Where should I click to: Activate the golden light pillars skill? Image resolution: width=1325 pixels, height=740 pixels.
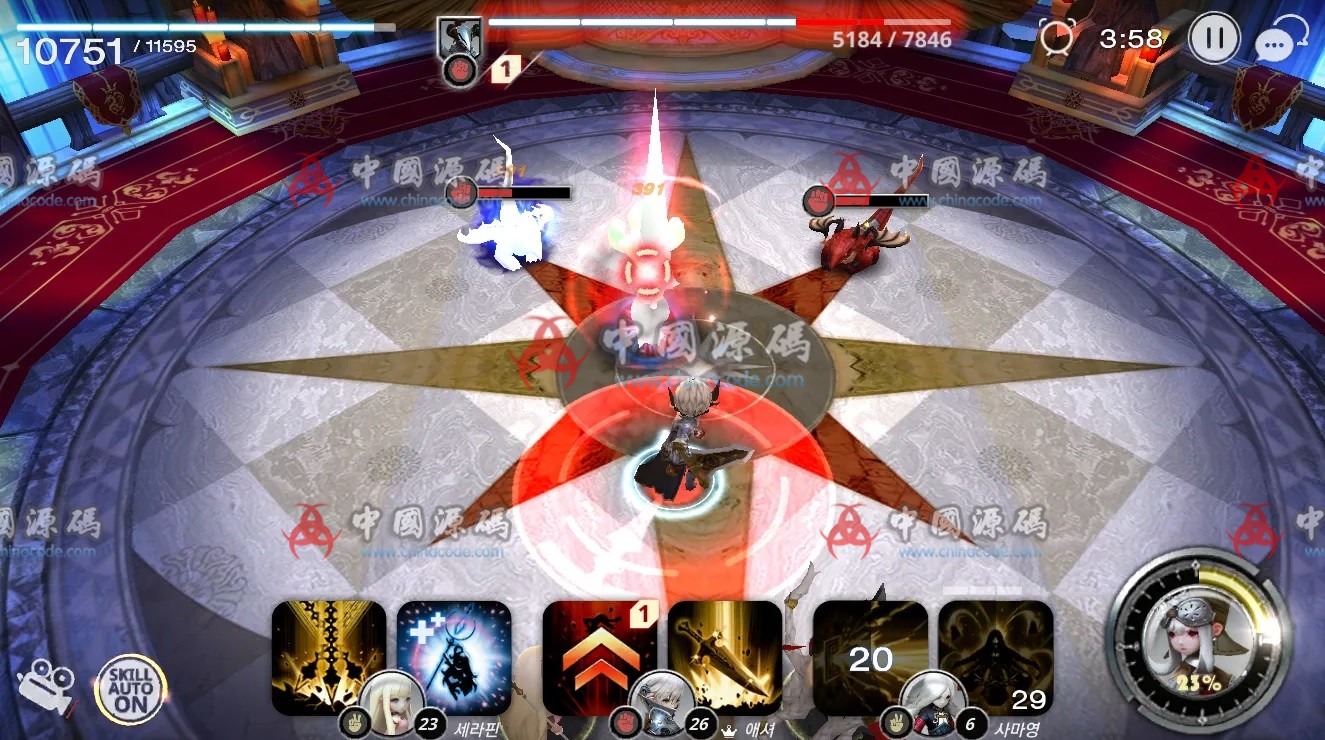coord(328,655)
